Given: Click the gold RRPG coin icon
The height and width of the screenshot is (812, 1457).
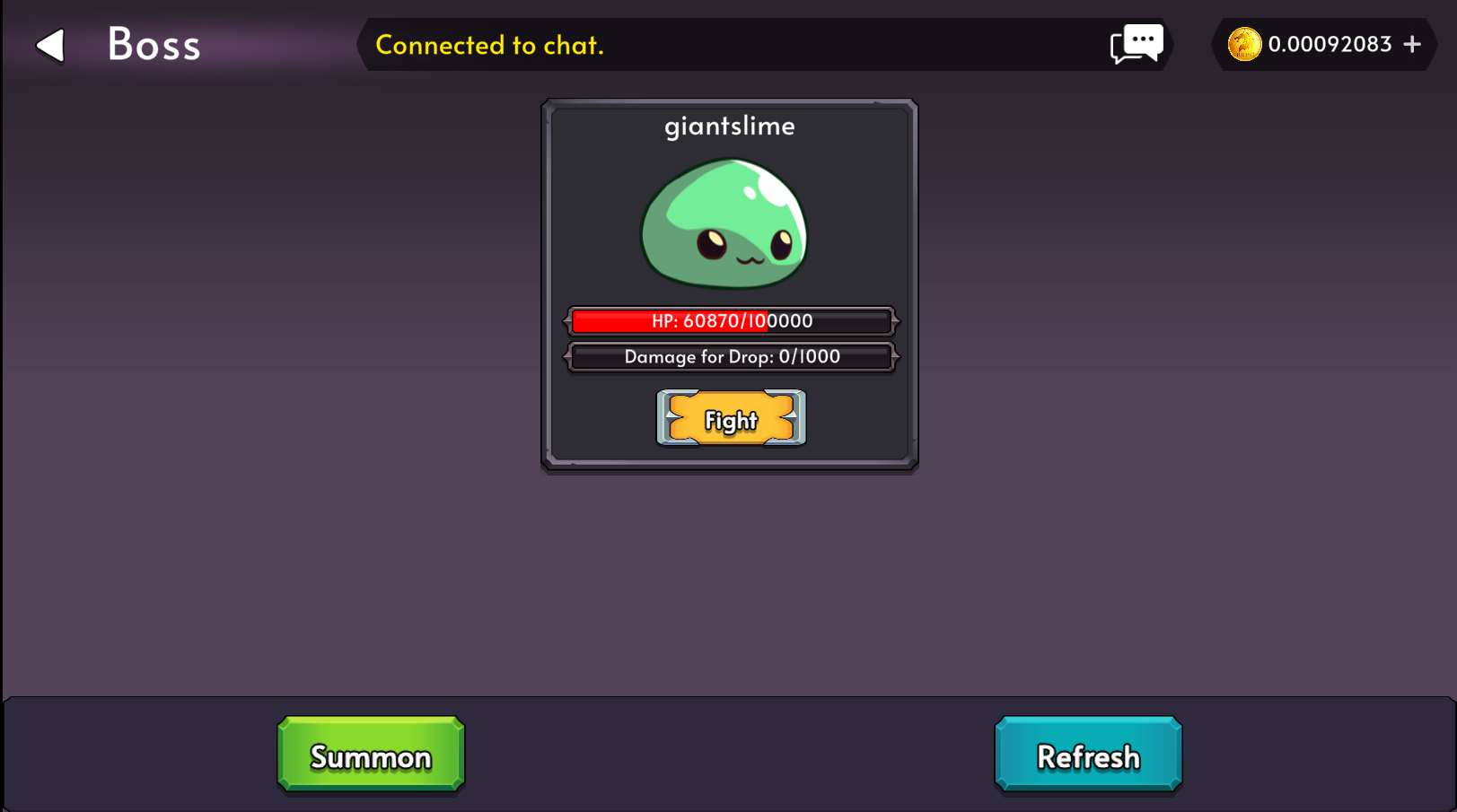Looking at the screenshot, I should click(1245, 44).
